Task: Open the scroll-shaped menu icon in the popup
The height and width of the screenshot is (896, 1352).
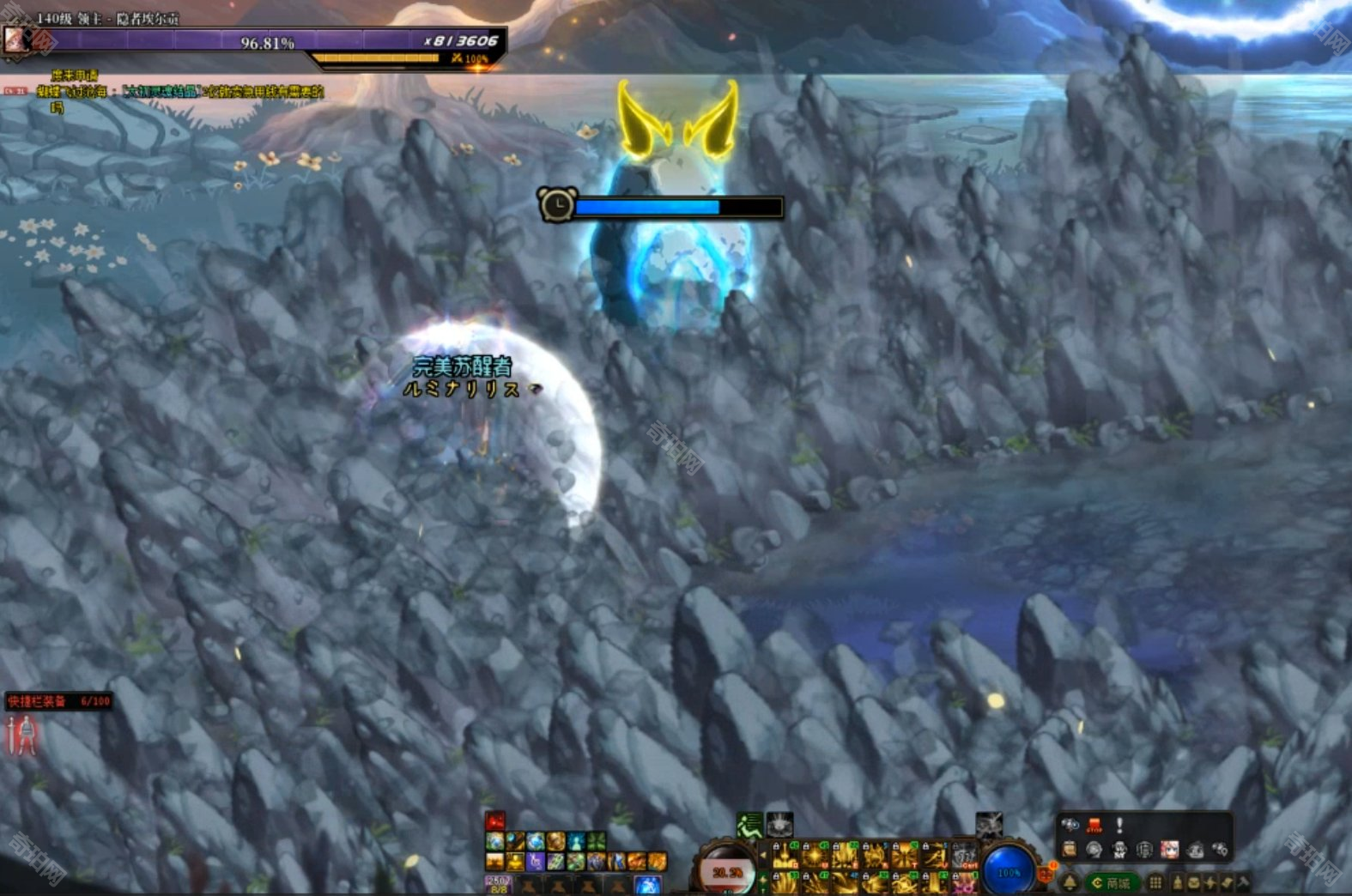Action: tap(1070, 851)
